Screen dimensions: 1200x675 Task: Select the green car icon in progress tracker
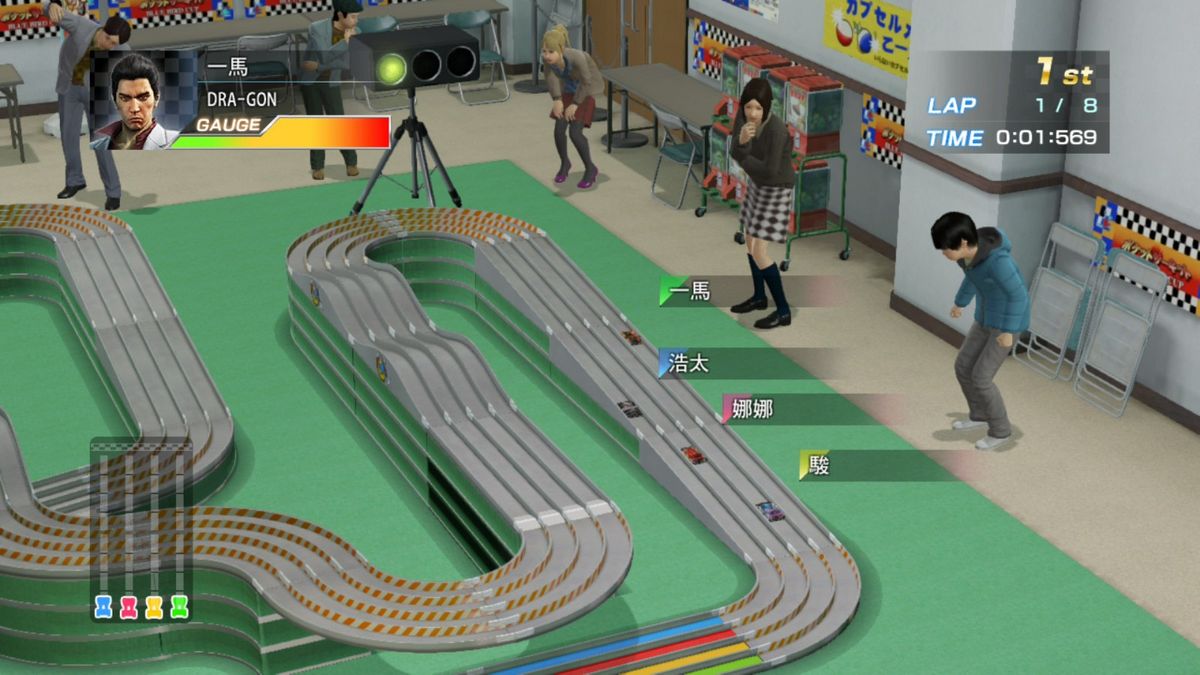click(179, 607)
